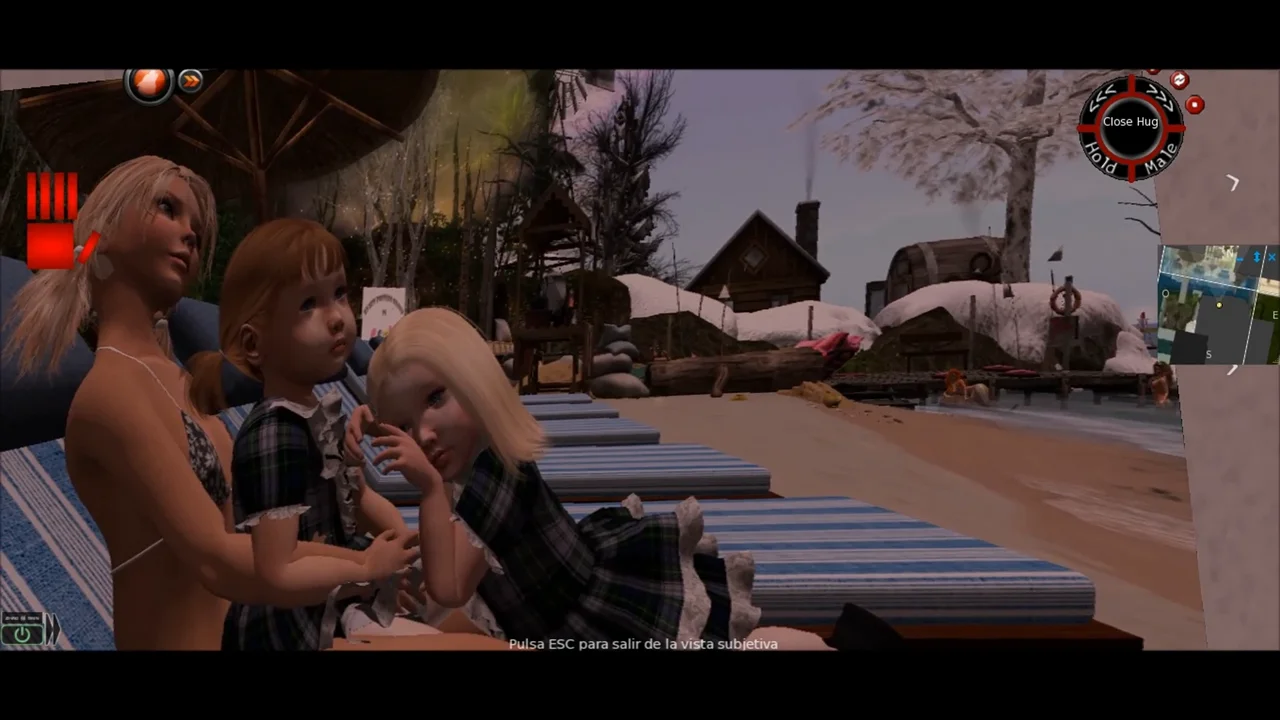Close the minimap with the X
Image resolution: width=1280 pixels, height=720 pixels.
pos(1272,258)
